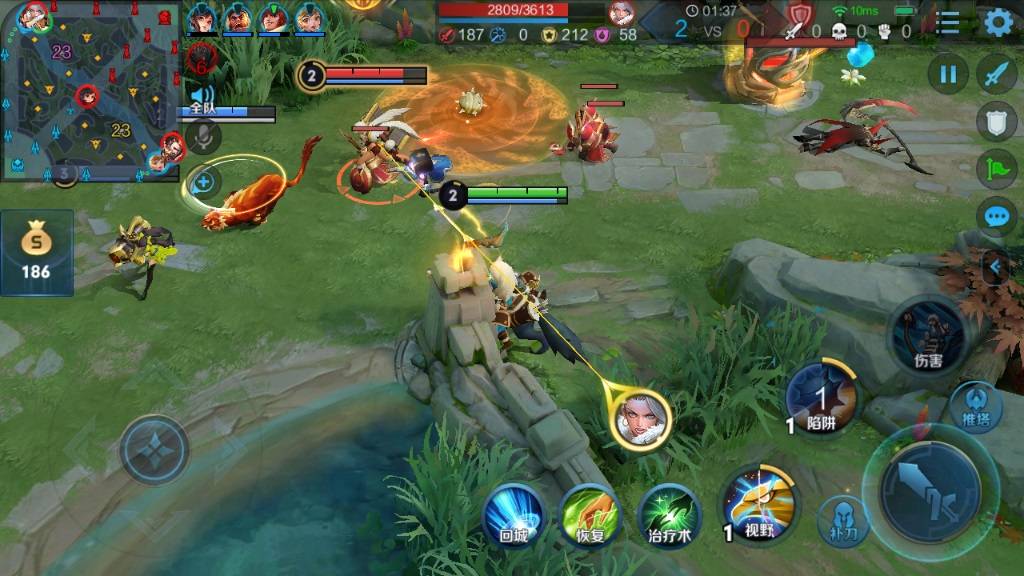The width and height of the screenshot is (1024, 576).
Task: Open the settings gear
Action: pyautogui.click(x=997, y=24)
